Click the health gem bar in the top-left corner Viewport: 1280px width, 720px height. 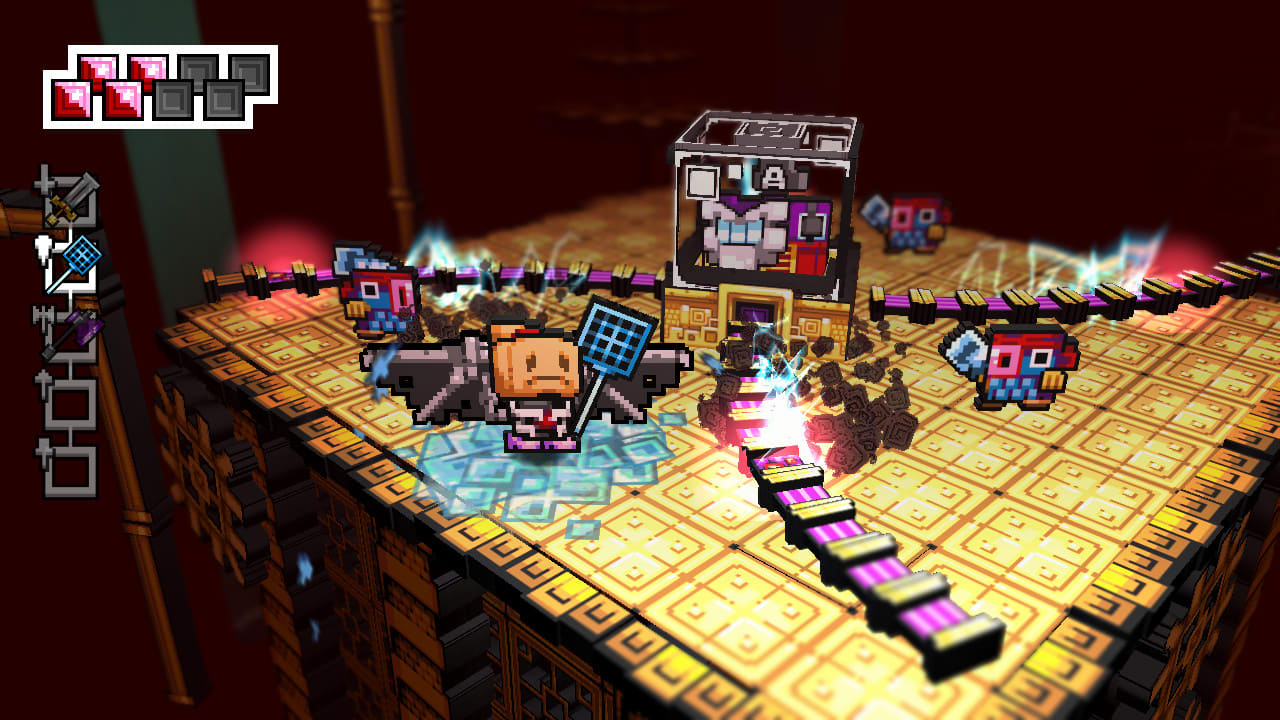click(x=160, y=85)
